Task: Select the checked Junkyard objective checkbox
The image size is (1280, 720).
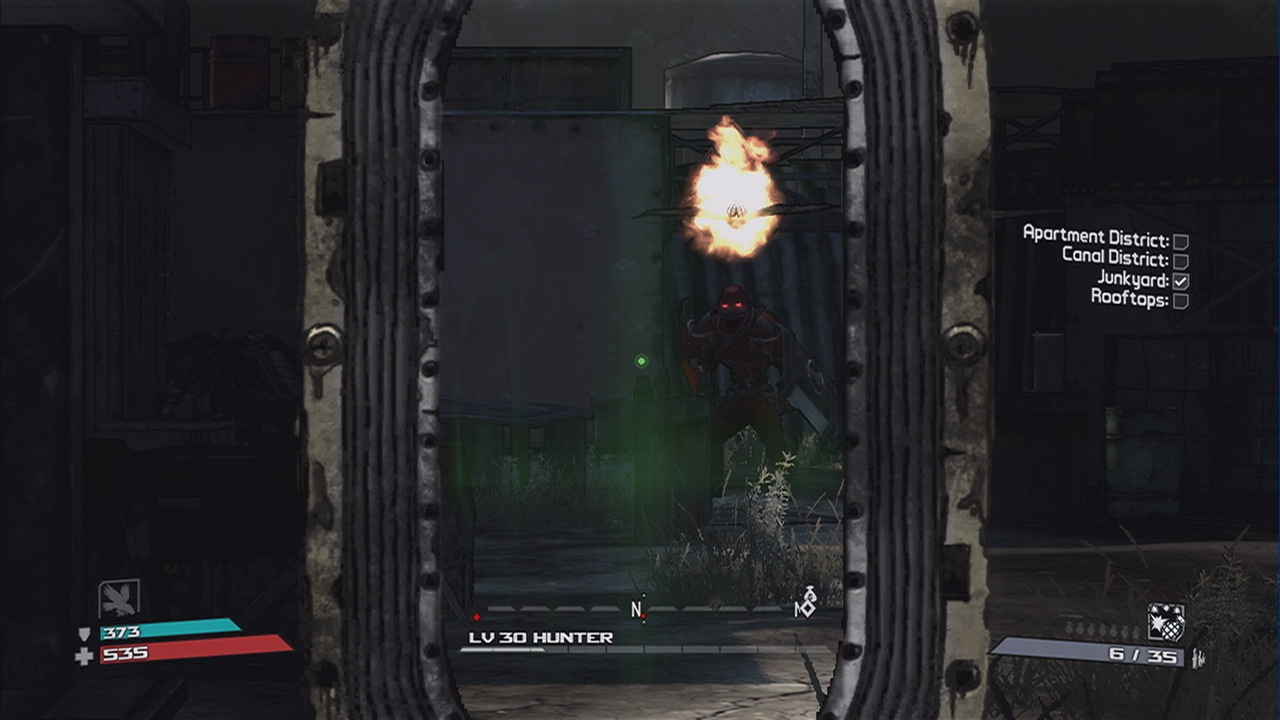Action: click(1180, 281)
